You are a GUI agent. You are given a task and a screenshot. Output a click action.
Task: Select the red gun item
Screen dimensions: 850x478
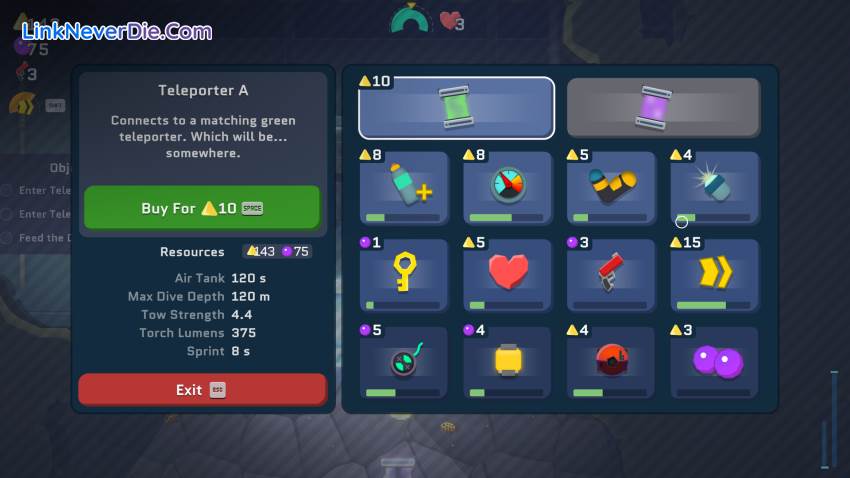(611, 274)
